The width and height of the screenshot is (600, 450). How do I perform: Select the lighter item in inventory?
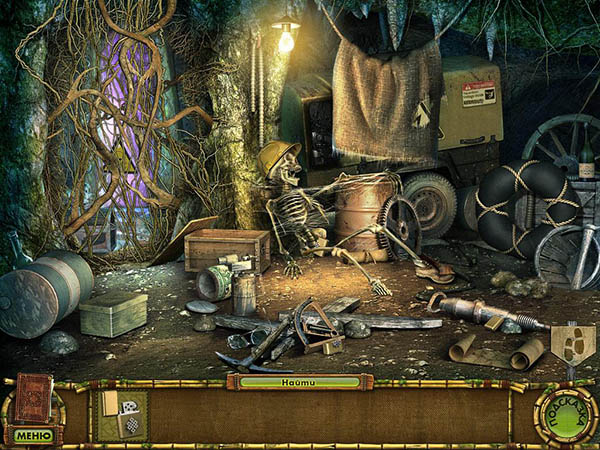[122, 415]
